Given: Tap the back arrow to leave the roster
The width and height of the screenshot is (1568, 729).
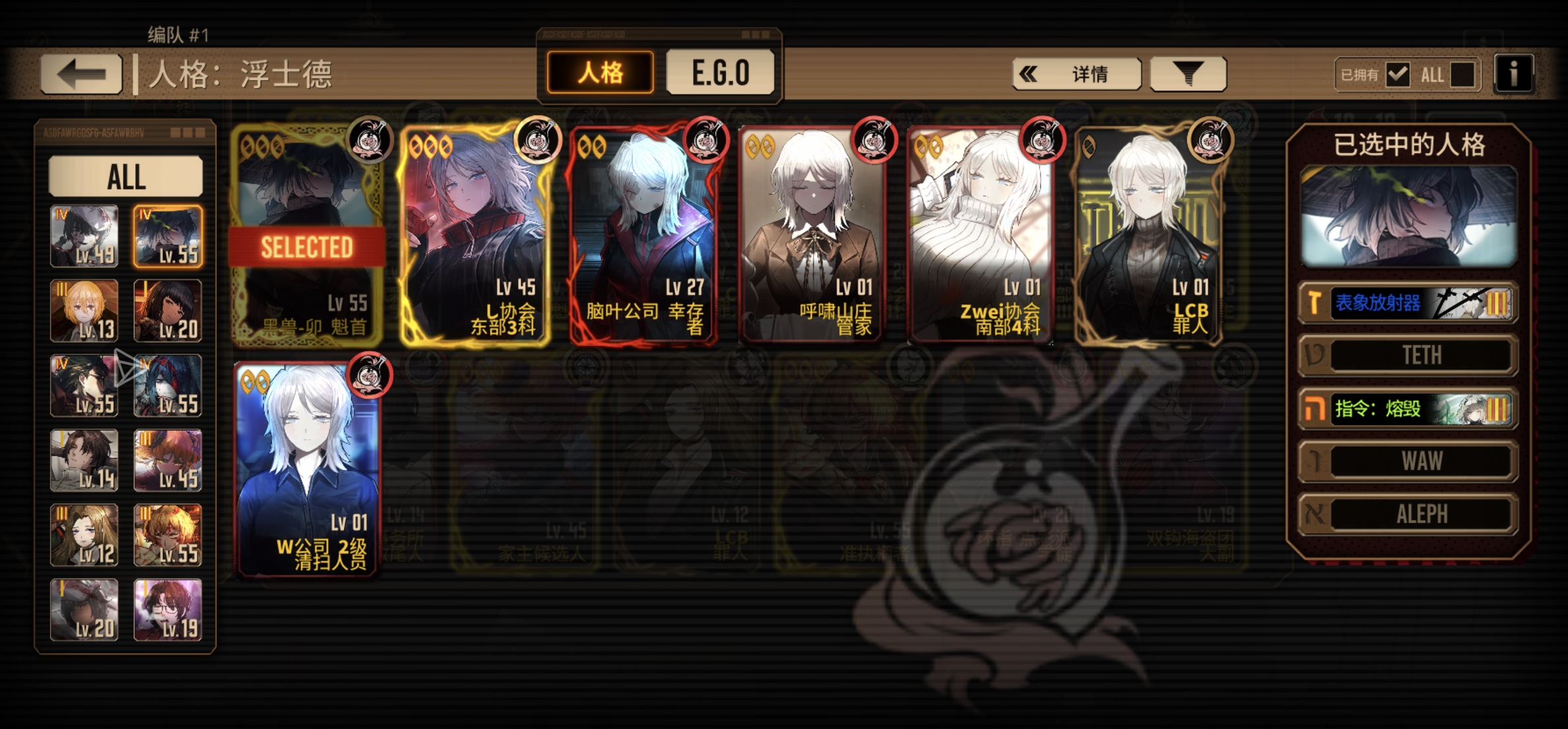Looking at the screenshot, I should (x=81, y=73).
